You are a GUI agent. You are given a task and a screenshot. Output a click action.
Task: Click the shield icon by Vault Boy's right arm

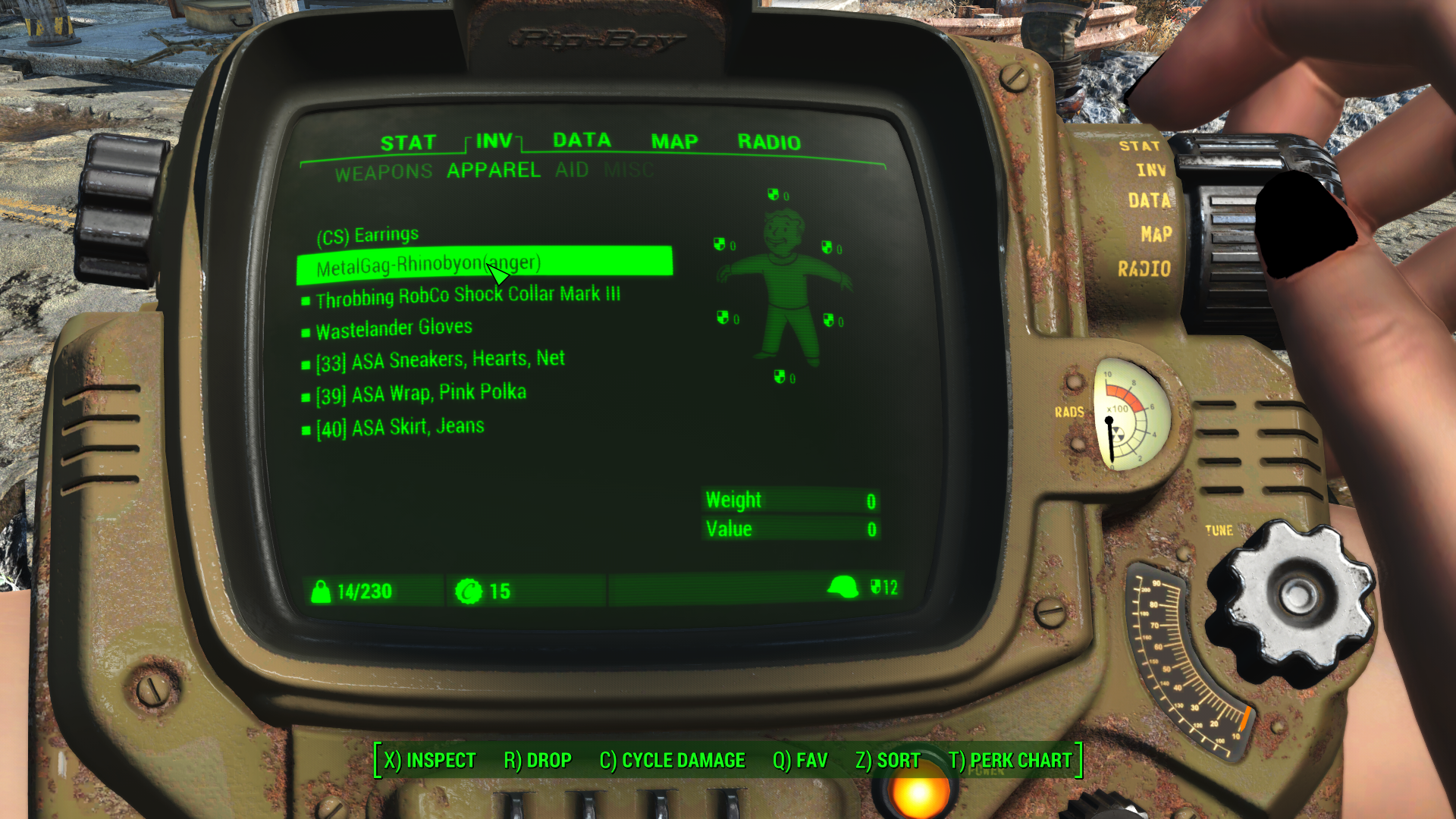click(718, 244)
